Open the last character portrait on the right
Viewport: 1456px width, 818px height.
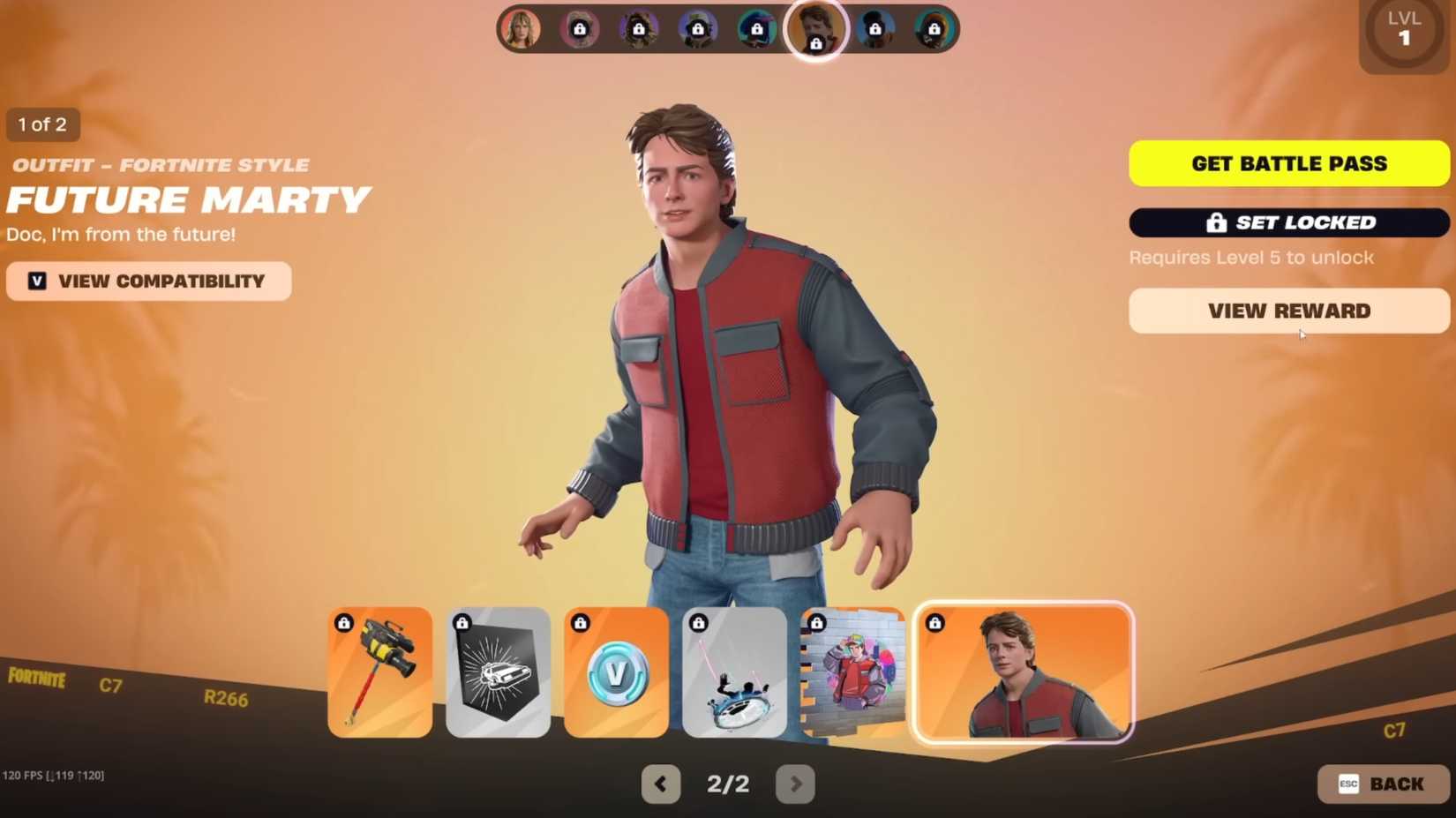934,28
